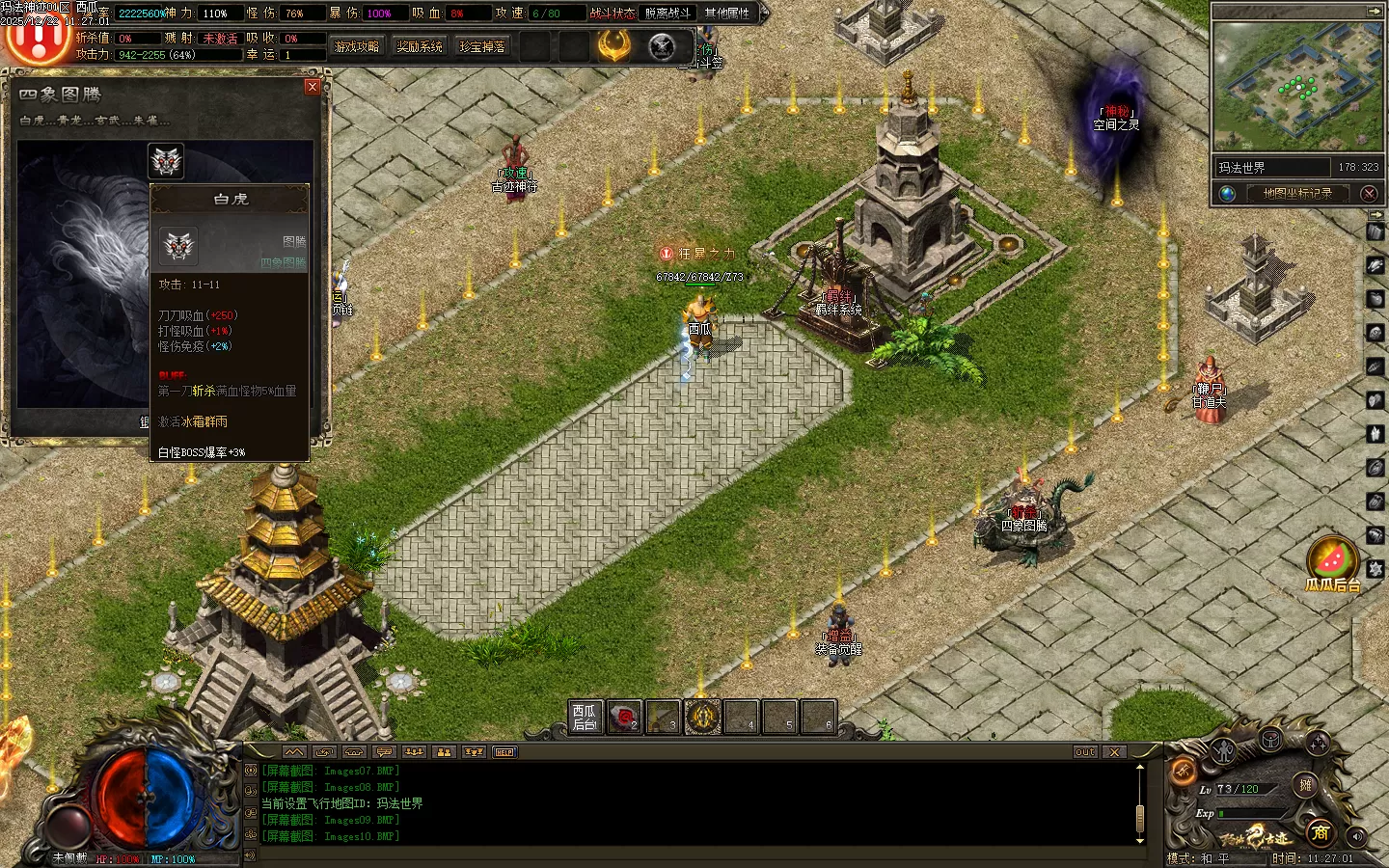Open the 游戏攻略 game guide
1389x868 pixels.
(x=357, y=46)
